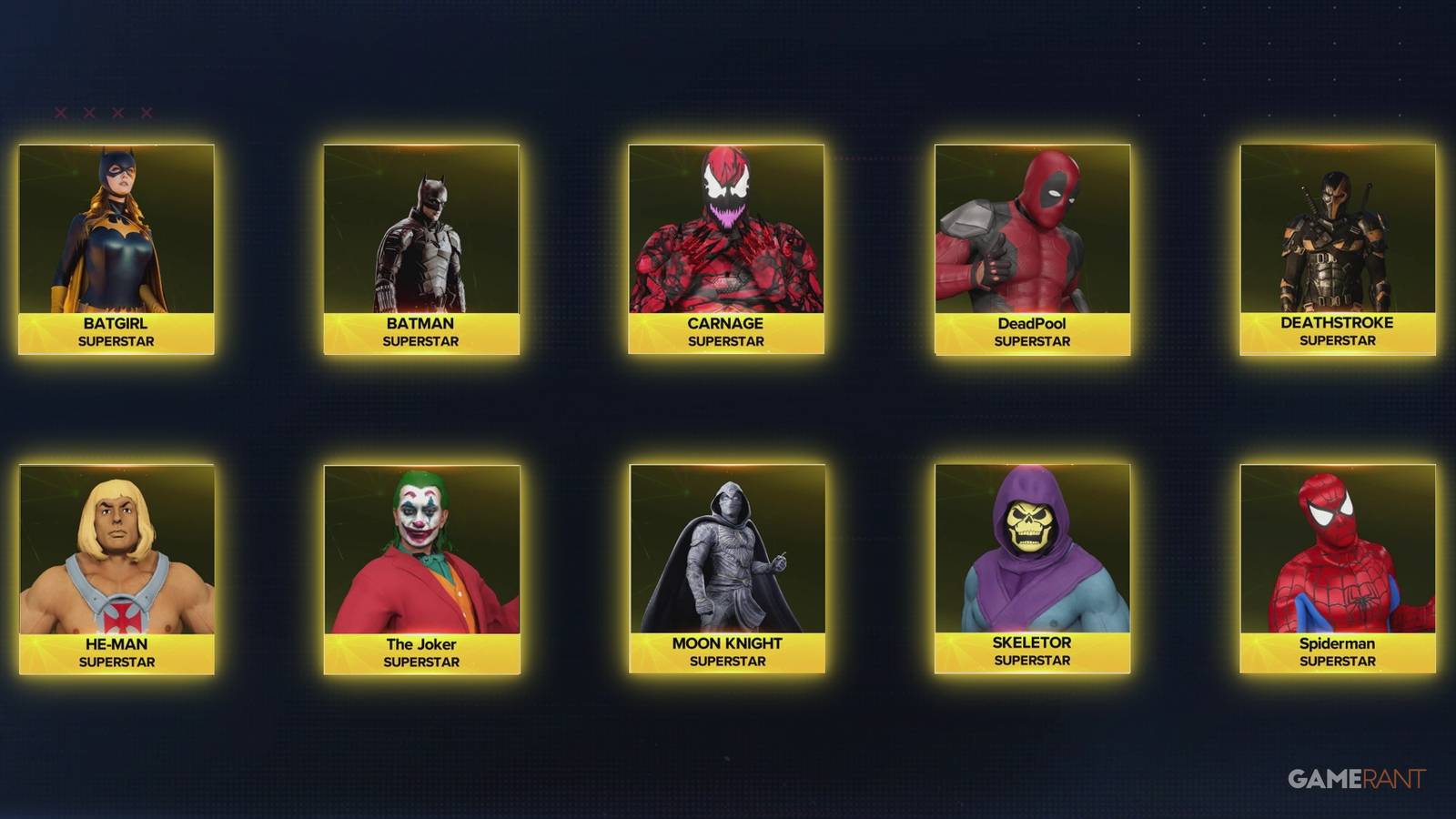Select the Carnage superstar portrait
The width and height of the screenshot is (1456, 819).
tap(728, 227)
